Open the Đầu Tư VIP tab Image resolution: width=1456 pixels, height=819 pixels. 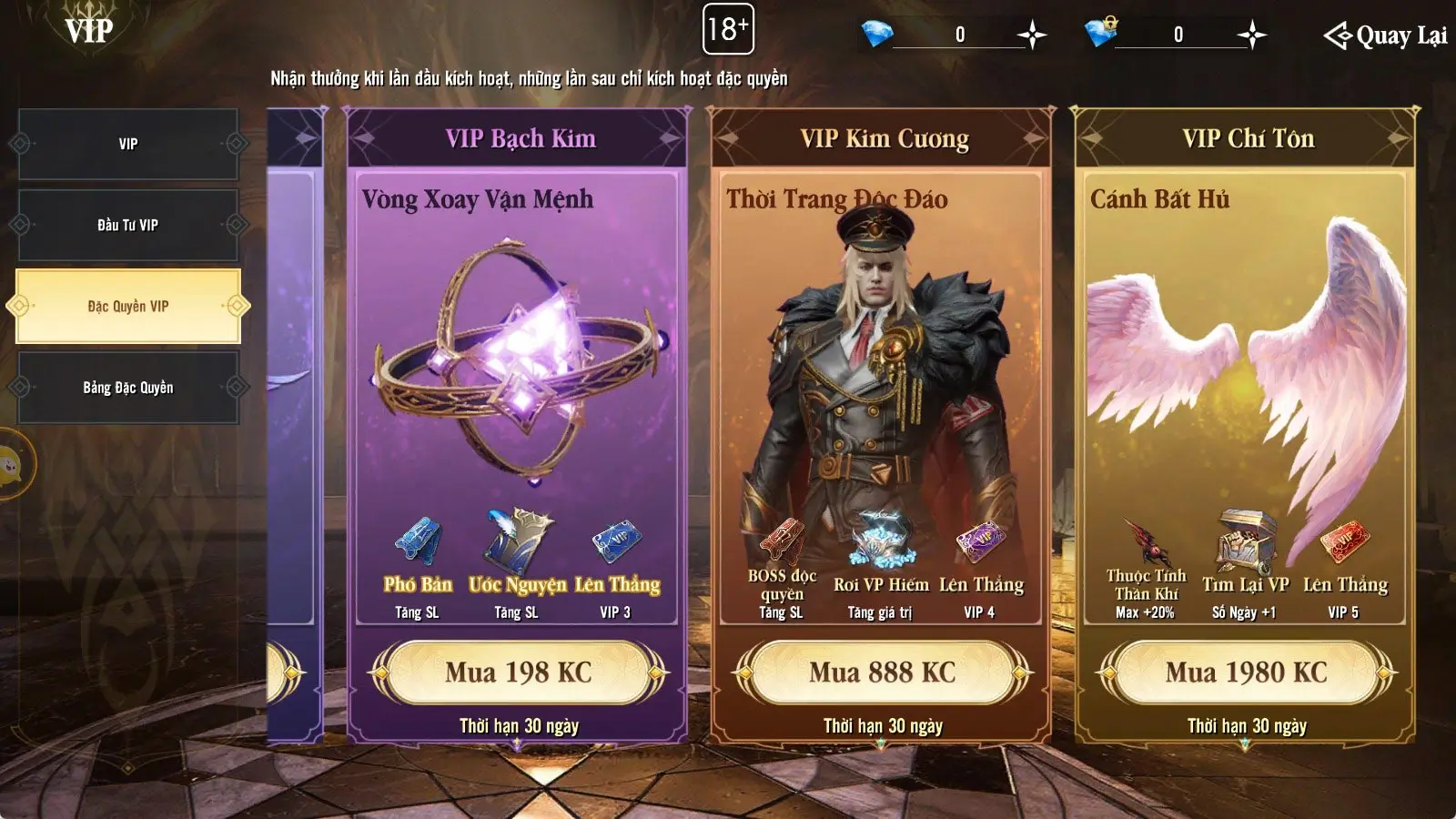pos(128,225)
